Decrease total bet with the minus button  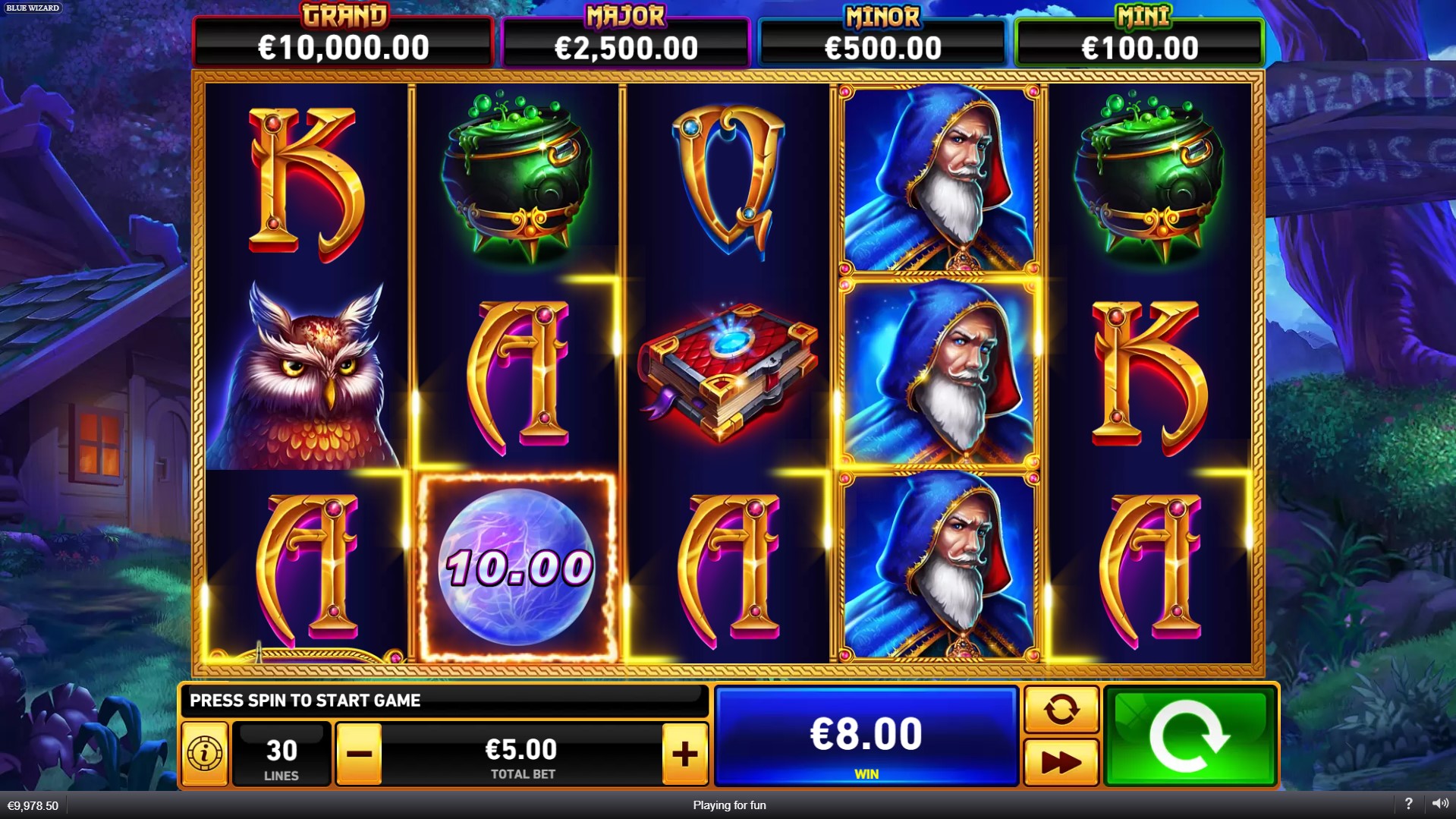point(359,754)
